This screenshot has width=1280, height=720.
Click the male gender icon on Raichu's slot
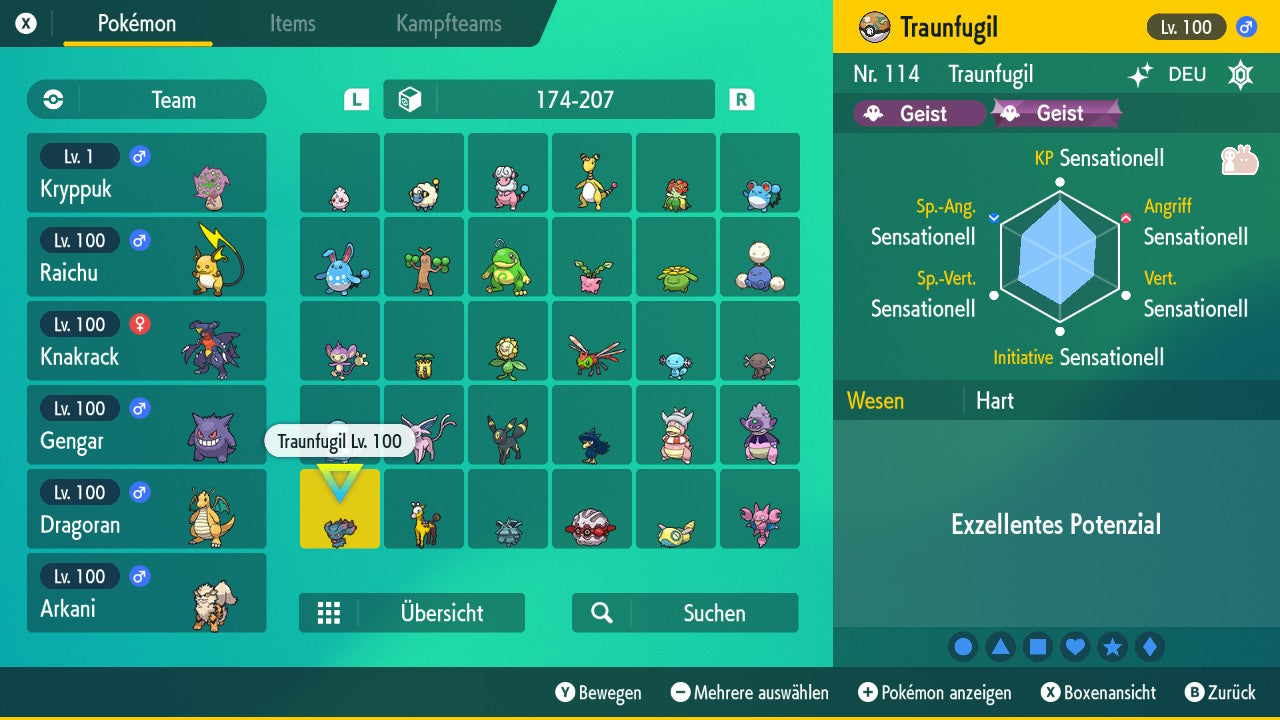137,240
